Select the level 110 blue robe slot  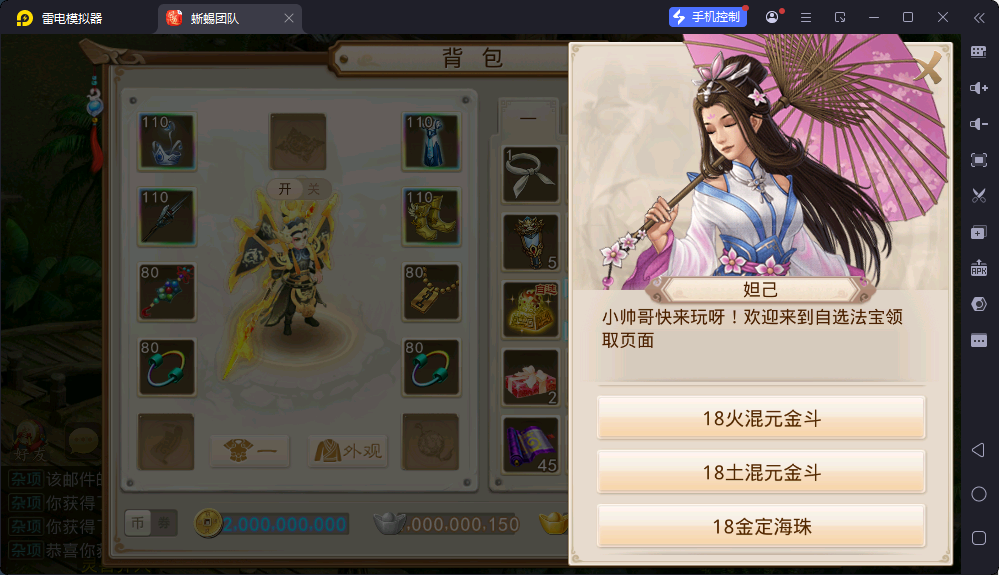[431, 141]
